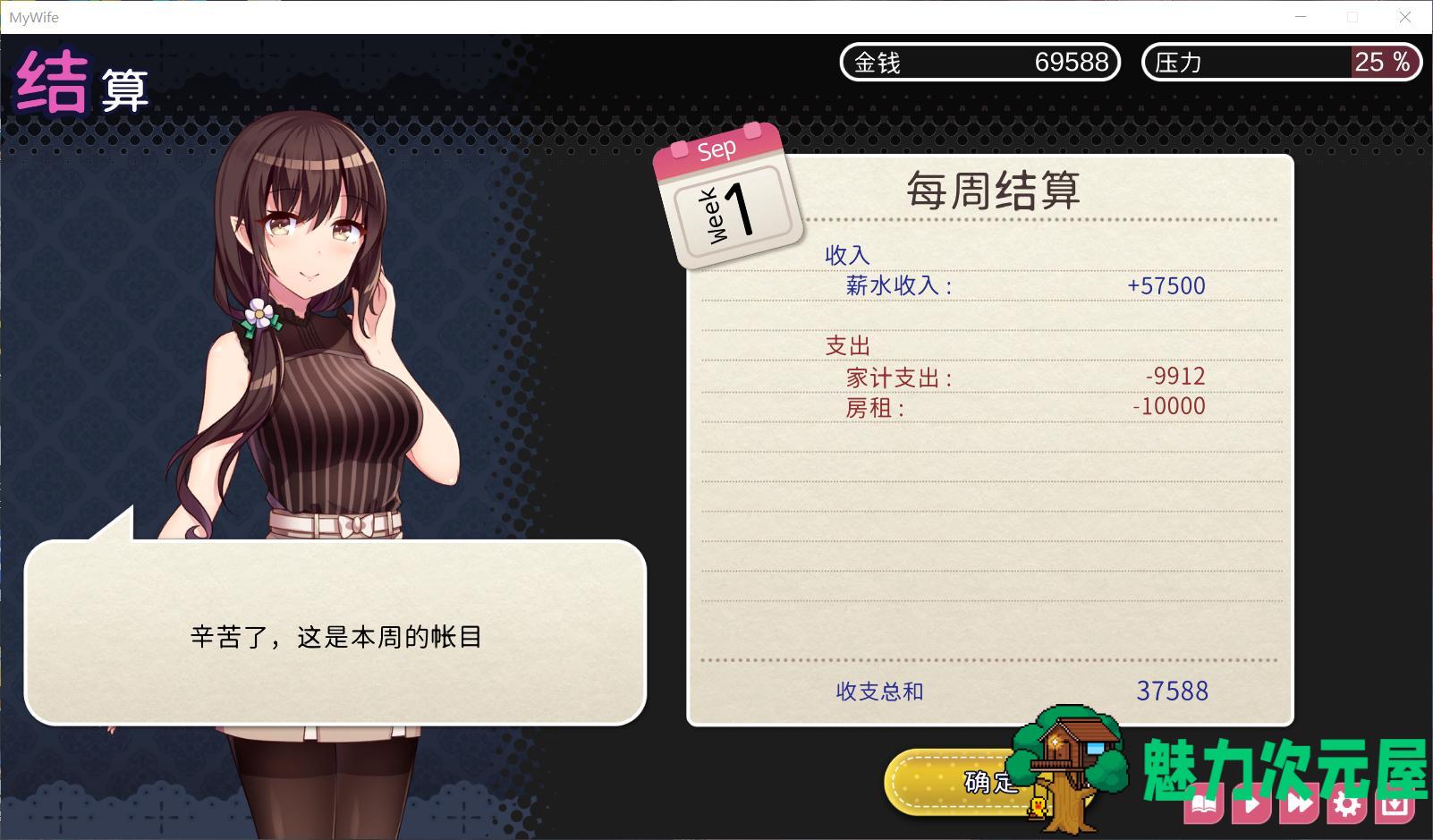Open settings via the gear icon

pyautogui.click(x=1347, y=803)
